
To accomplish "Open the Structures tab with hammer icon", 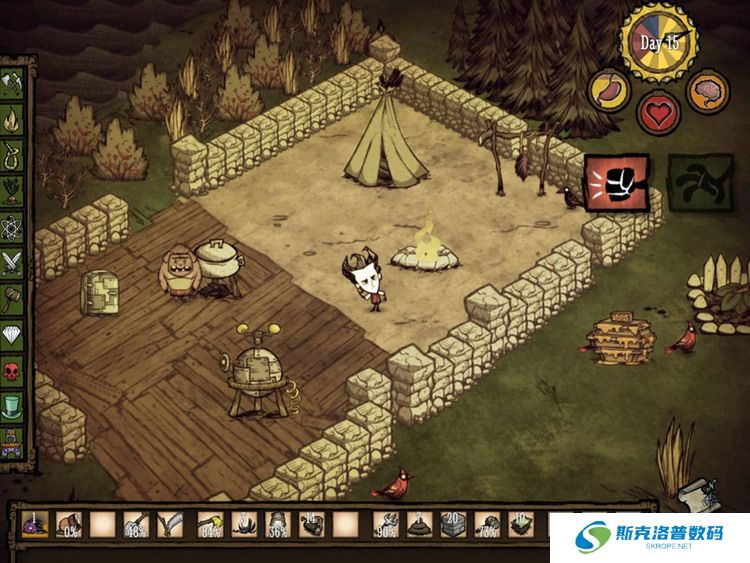I will click(x=14, y=298).
